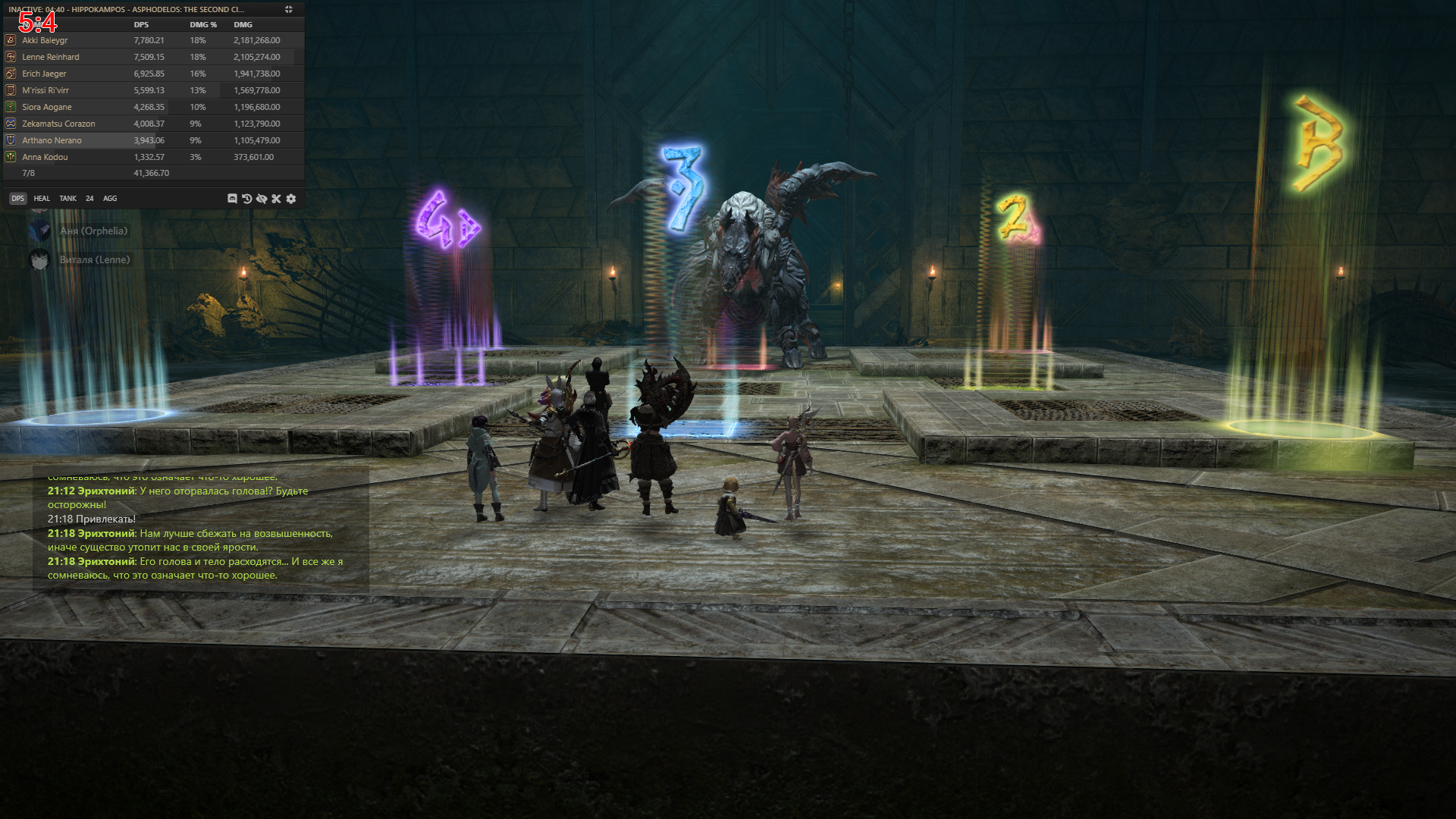Select Akki Baleygr's row
This screenshot has width=1456, height=819.
tap(152, 40)
